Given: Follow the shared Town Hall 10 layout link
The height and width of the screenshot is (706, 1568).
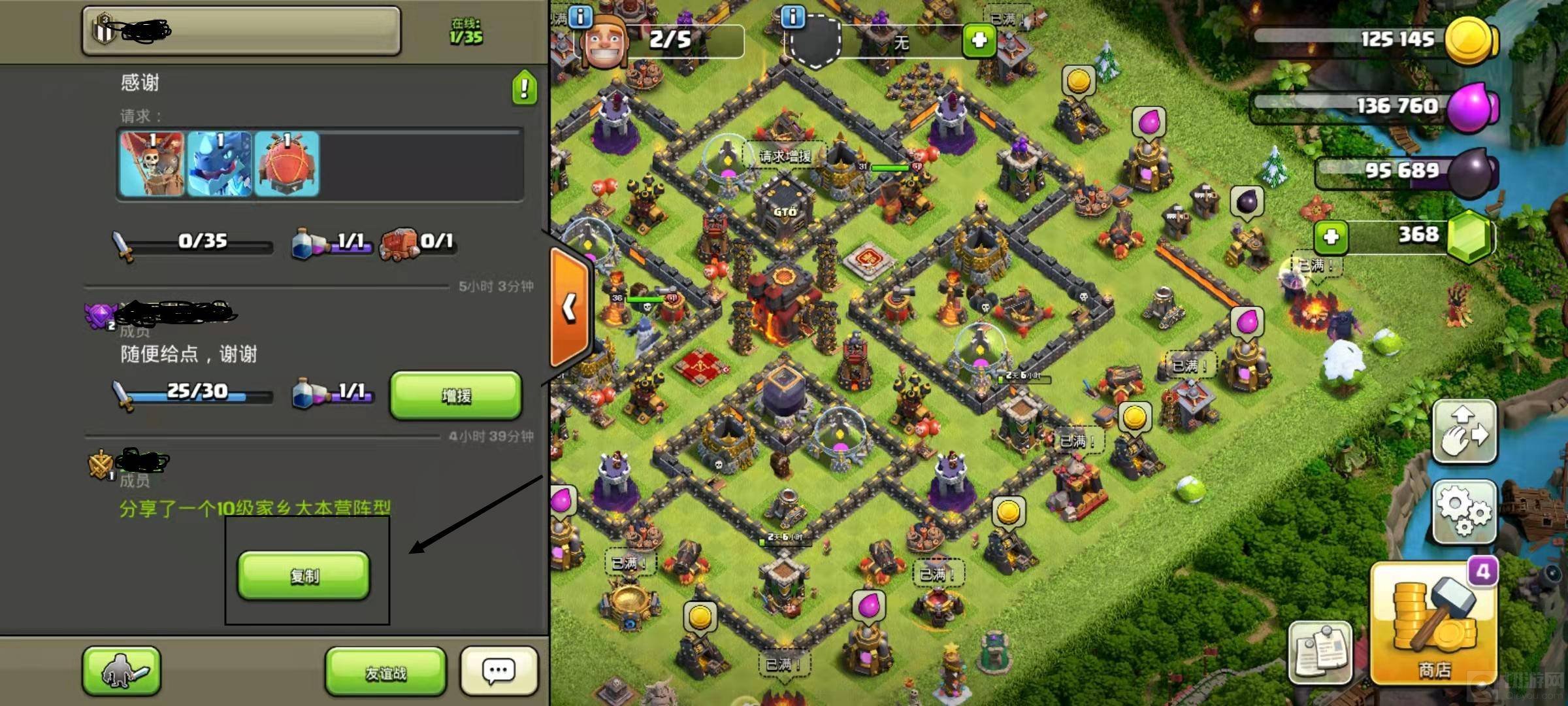Looking at the screenshot, I should point(255,507).
